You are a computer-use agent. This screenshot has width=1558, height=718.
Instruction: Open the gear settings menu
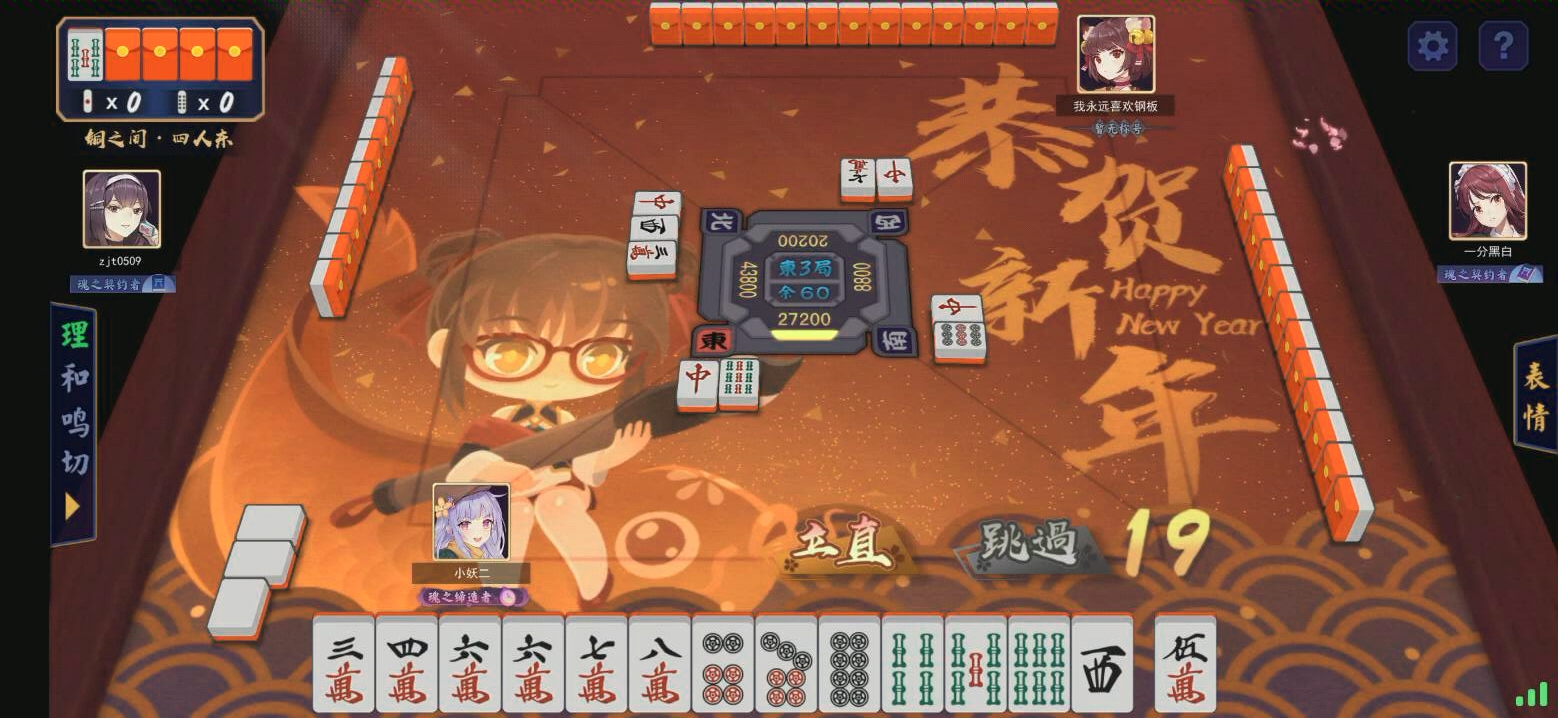1432,46
